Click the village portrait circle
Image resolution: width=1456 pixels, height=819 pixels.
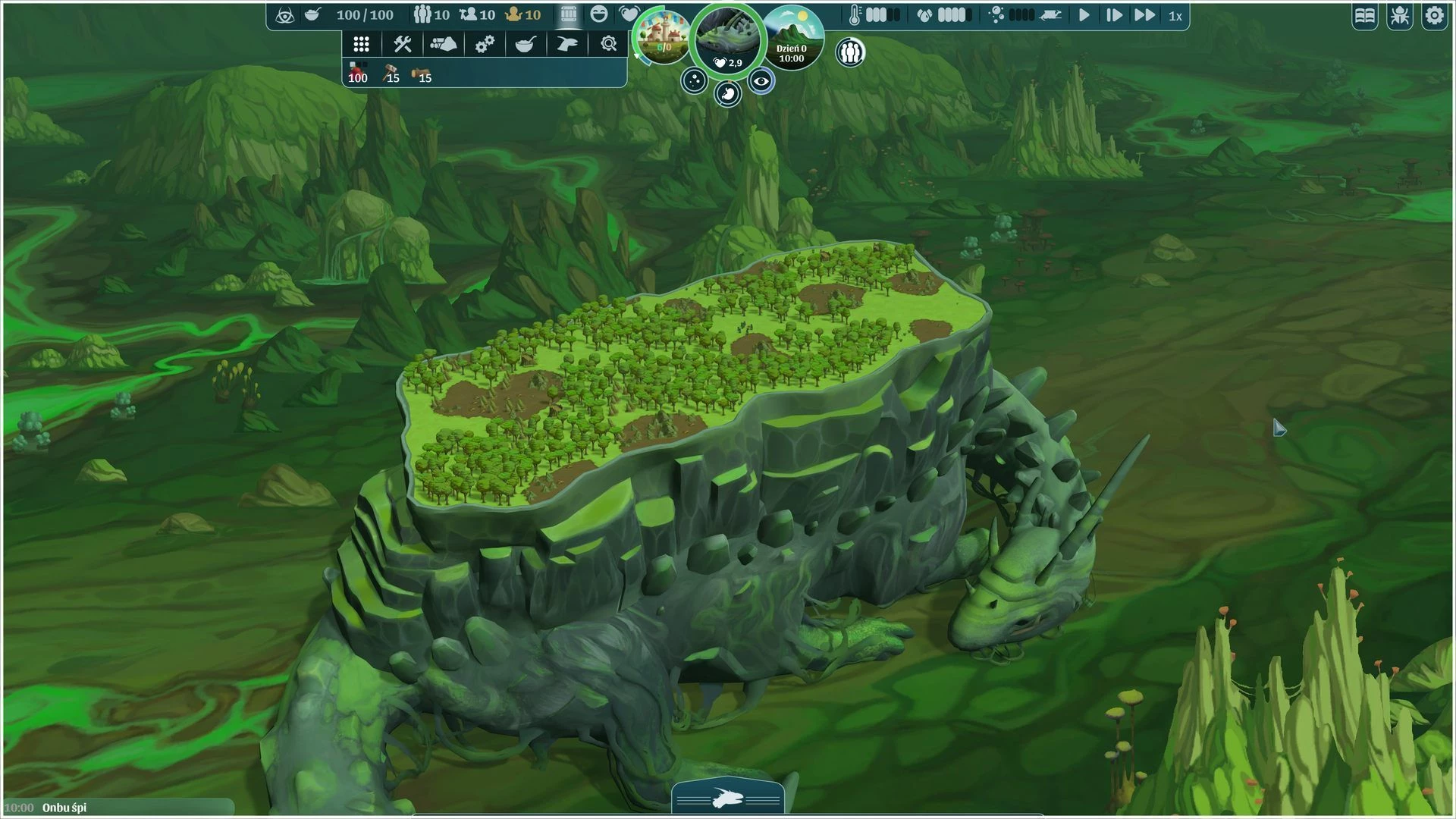(663, 36)
